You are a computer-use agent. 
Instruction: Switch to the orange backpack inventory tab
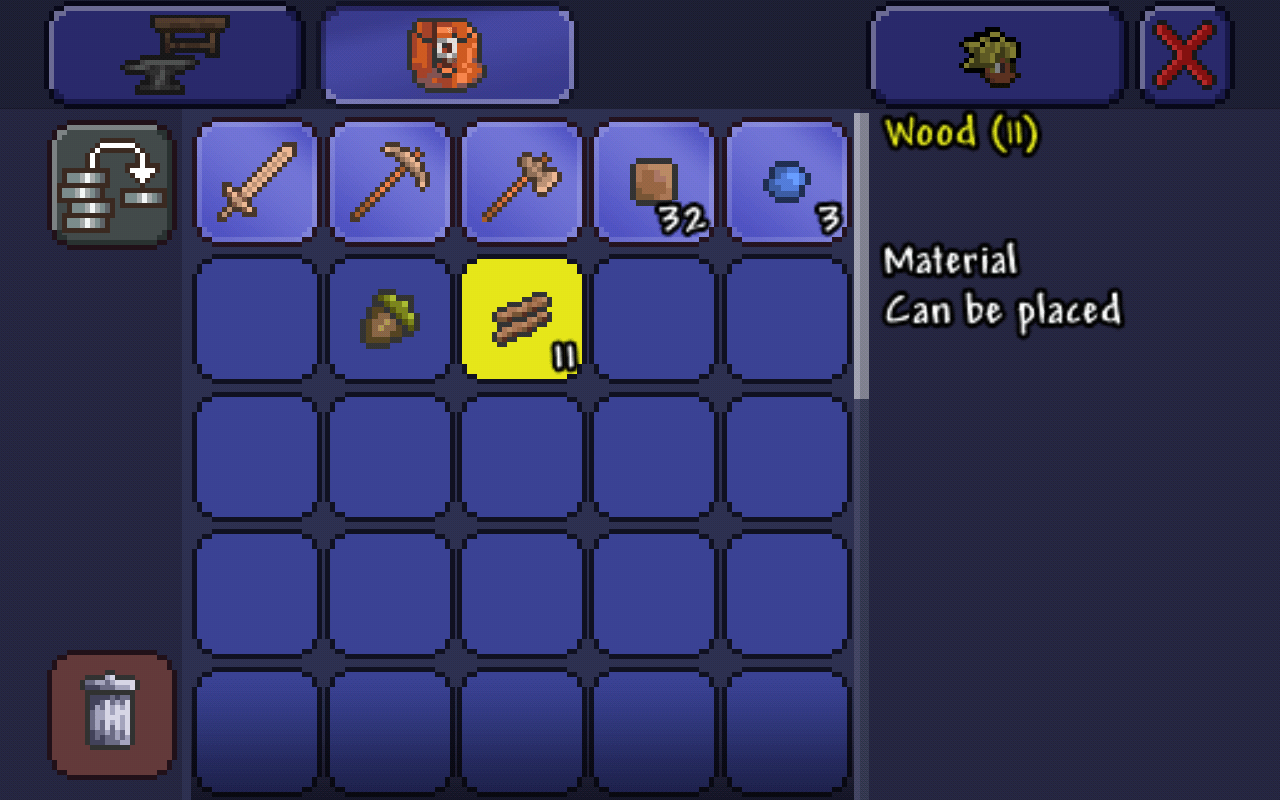click(x=447, y=54)
